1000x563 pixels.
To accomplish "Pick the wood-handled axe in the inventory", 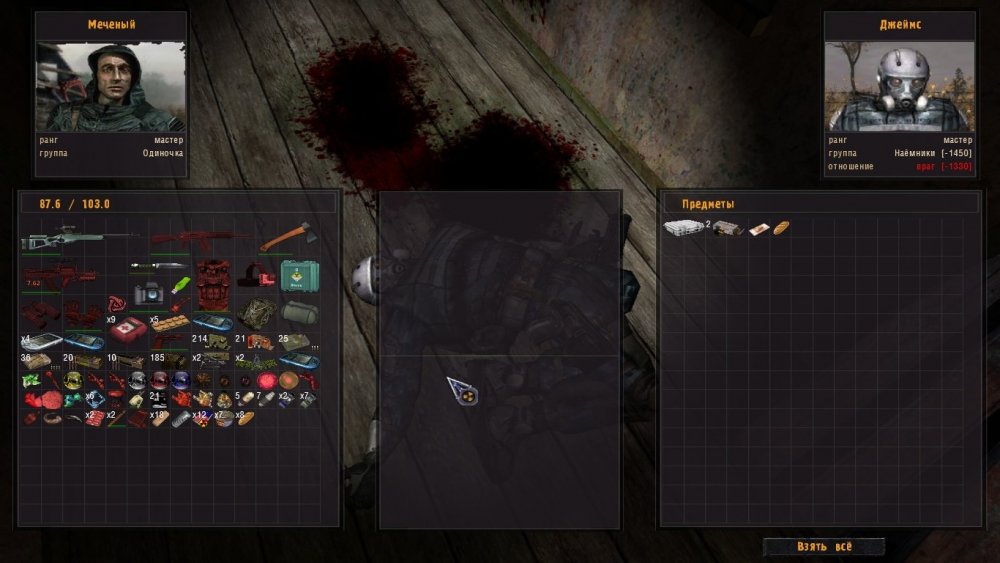I will 288,237.
